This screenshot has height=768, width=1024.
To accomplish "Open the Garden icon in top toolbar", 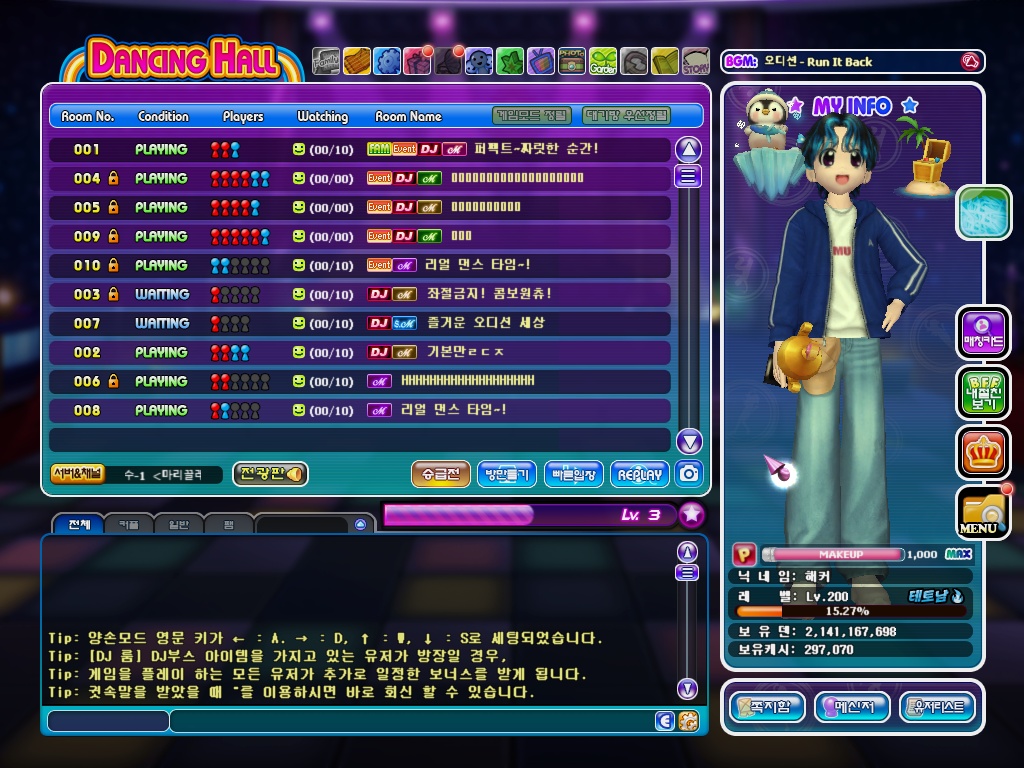I will [603, 62].
